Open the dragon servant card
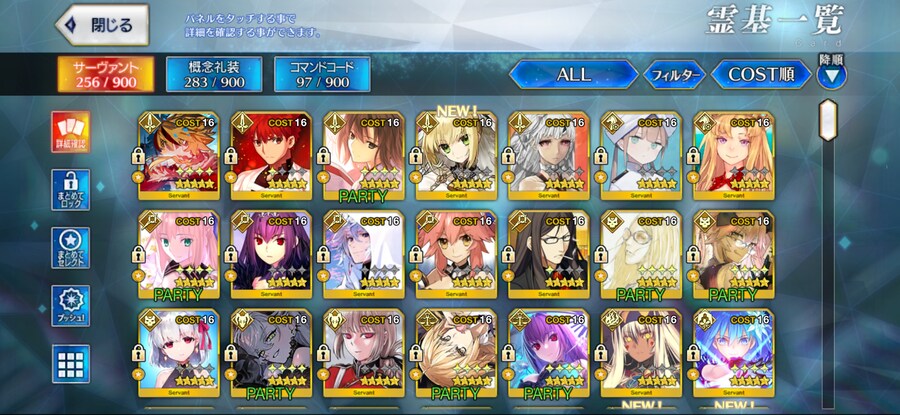The height and width of the screenshot is (415, 900). 178,155
